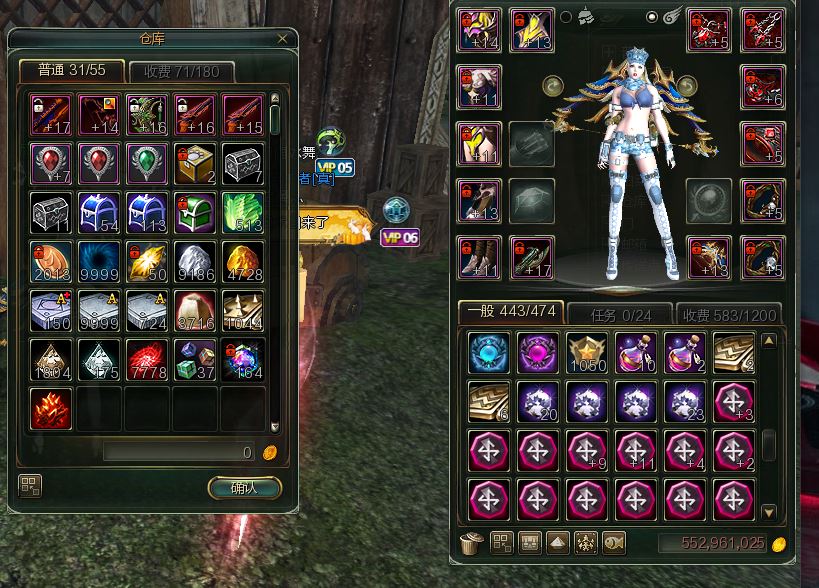The width and height of the screenshot is (819, 588).
Task: Click the fish icon button in inventory toolbar
Action: coord(615,543)
